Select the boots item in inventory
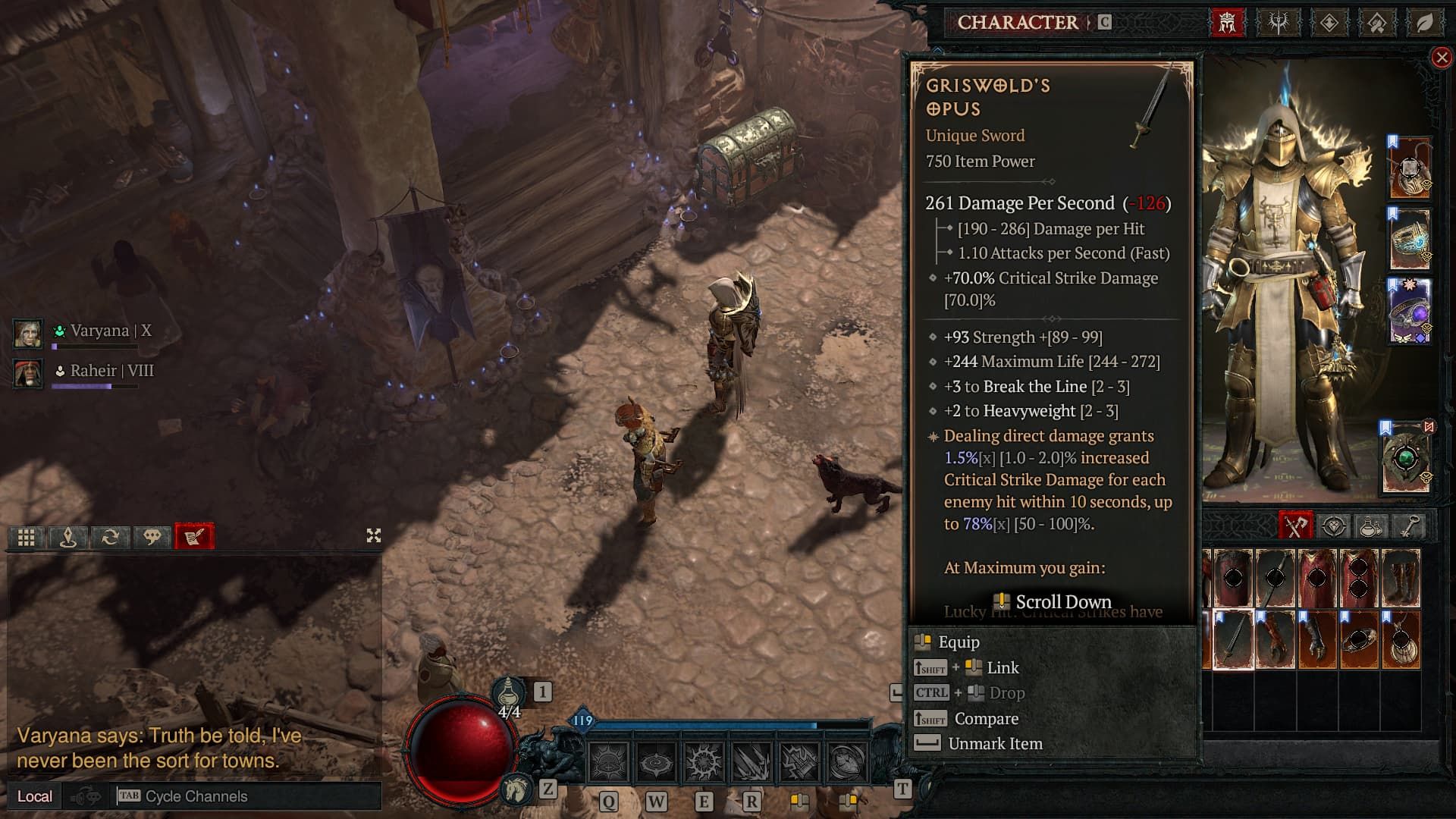Image resolution: width=1456 pixels, height=819 pixels. tap(1400, 578)
